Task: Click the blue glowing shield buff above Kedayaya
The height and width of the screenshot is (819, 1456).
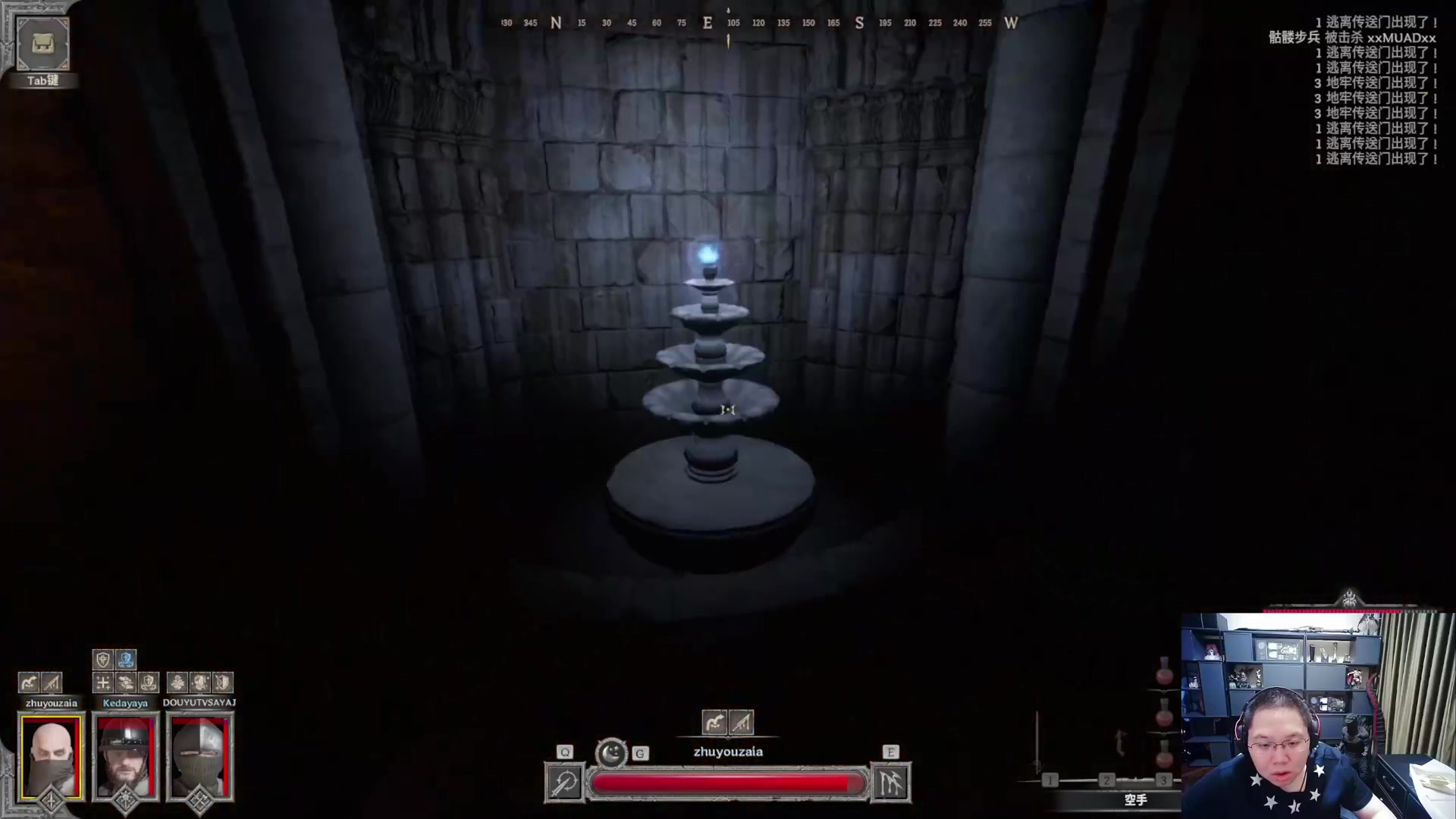Action: [126, 660]
